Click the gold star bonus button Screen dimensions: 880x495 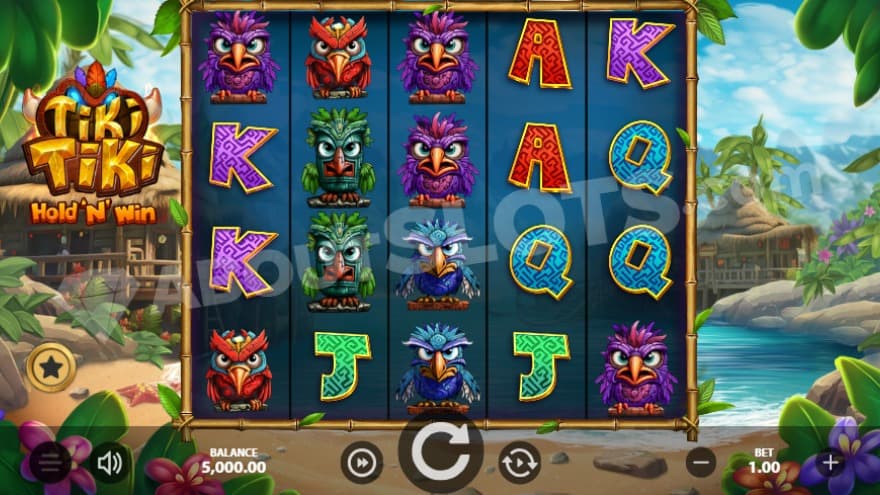[49, 367]
